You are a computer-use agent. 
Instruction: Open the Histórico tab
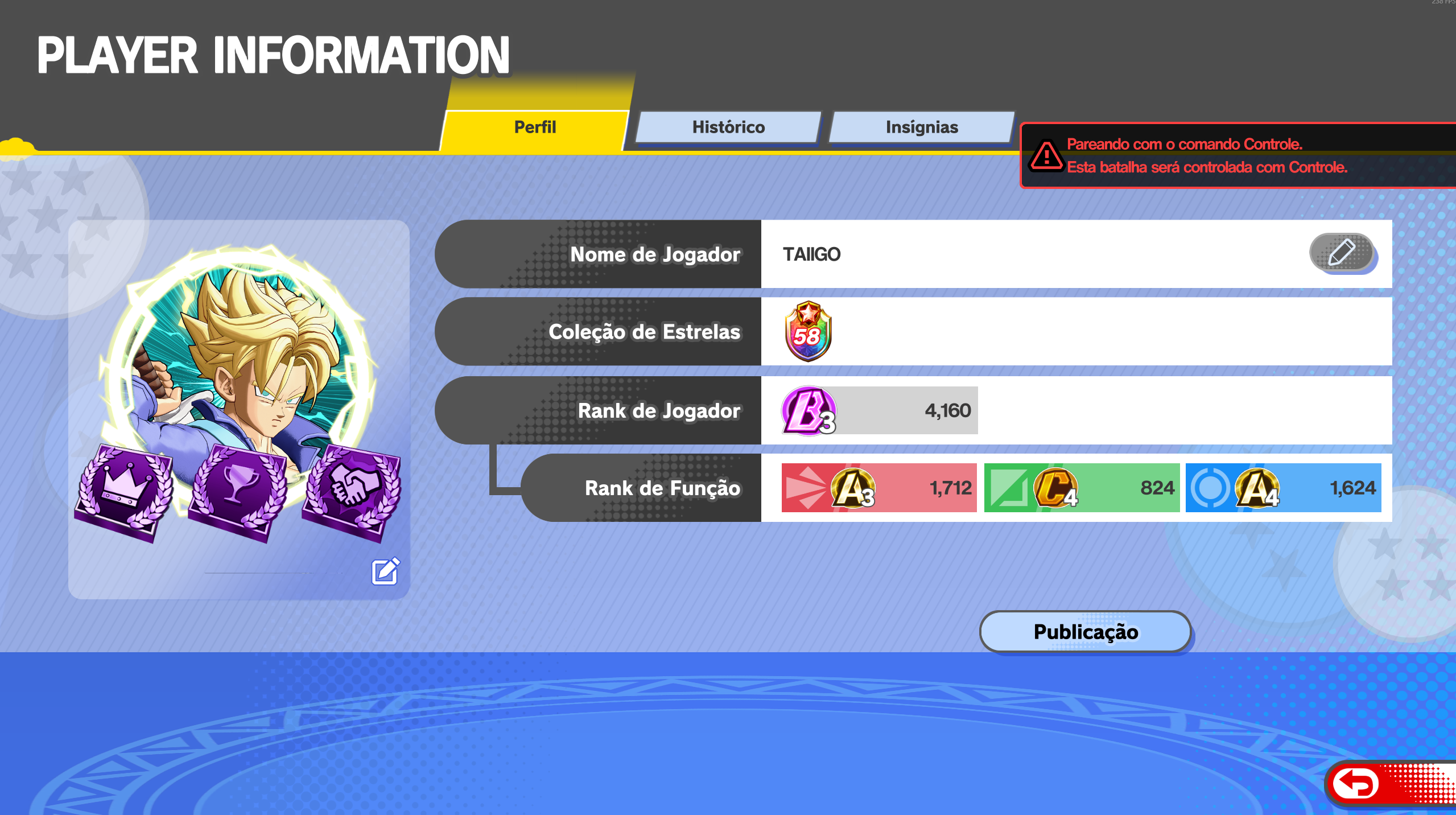pyautogui.click(x=728, y=127)
